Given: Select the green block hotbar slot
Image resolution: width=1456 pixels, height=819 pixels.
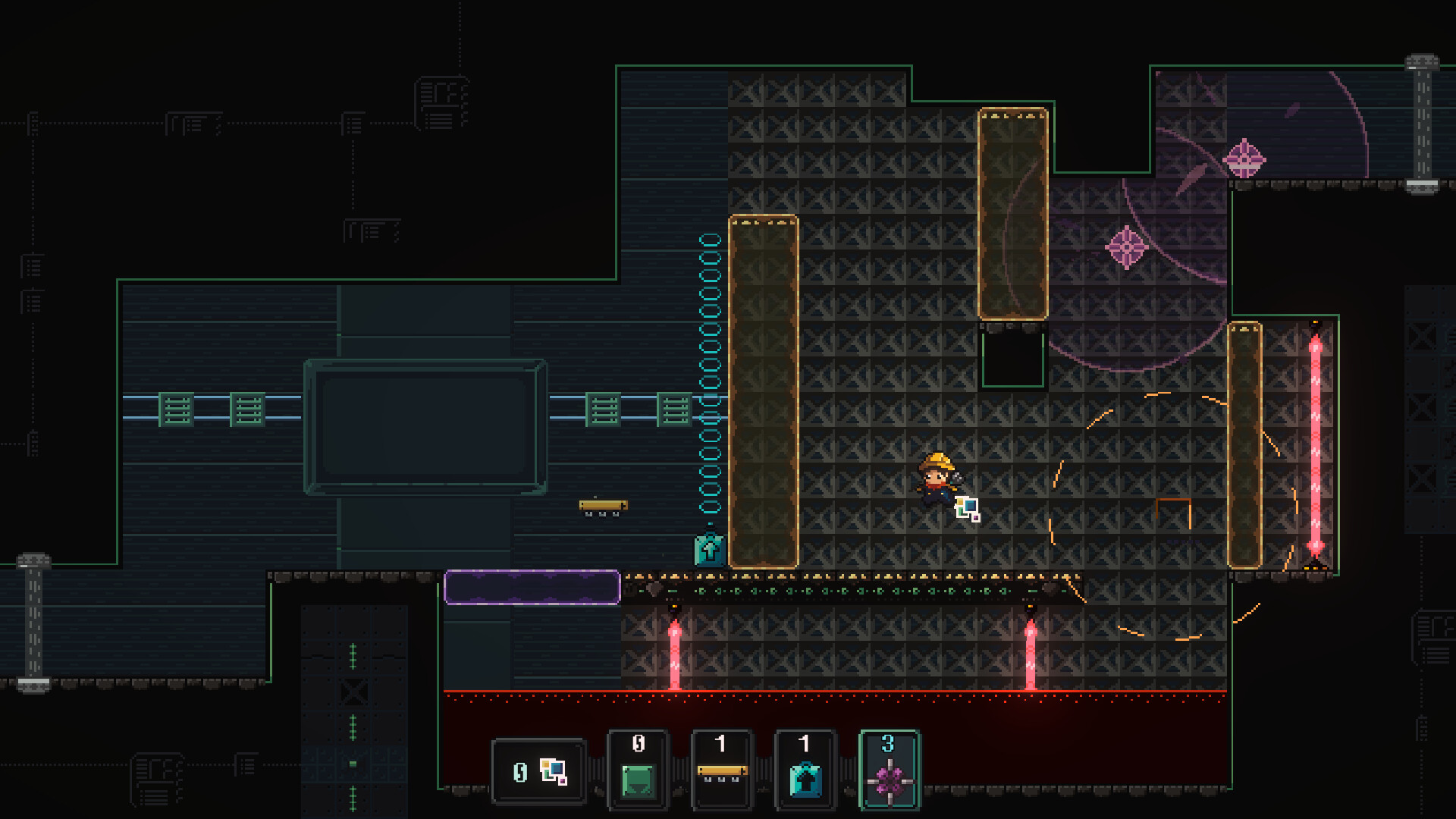Looking at the screenshot, I should (x=638, y=770).
